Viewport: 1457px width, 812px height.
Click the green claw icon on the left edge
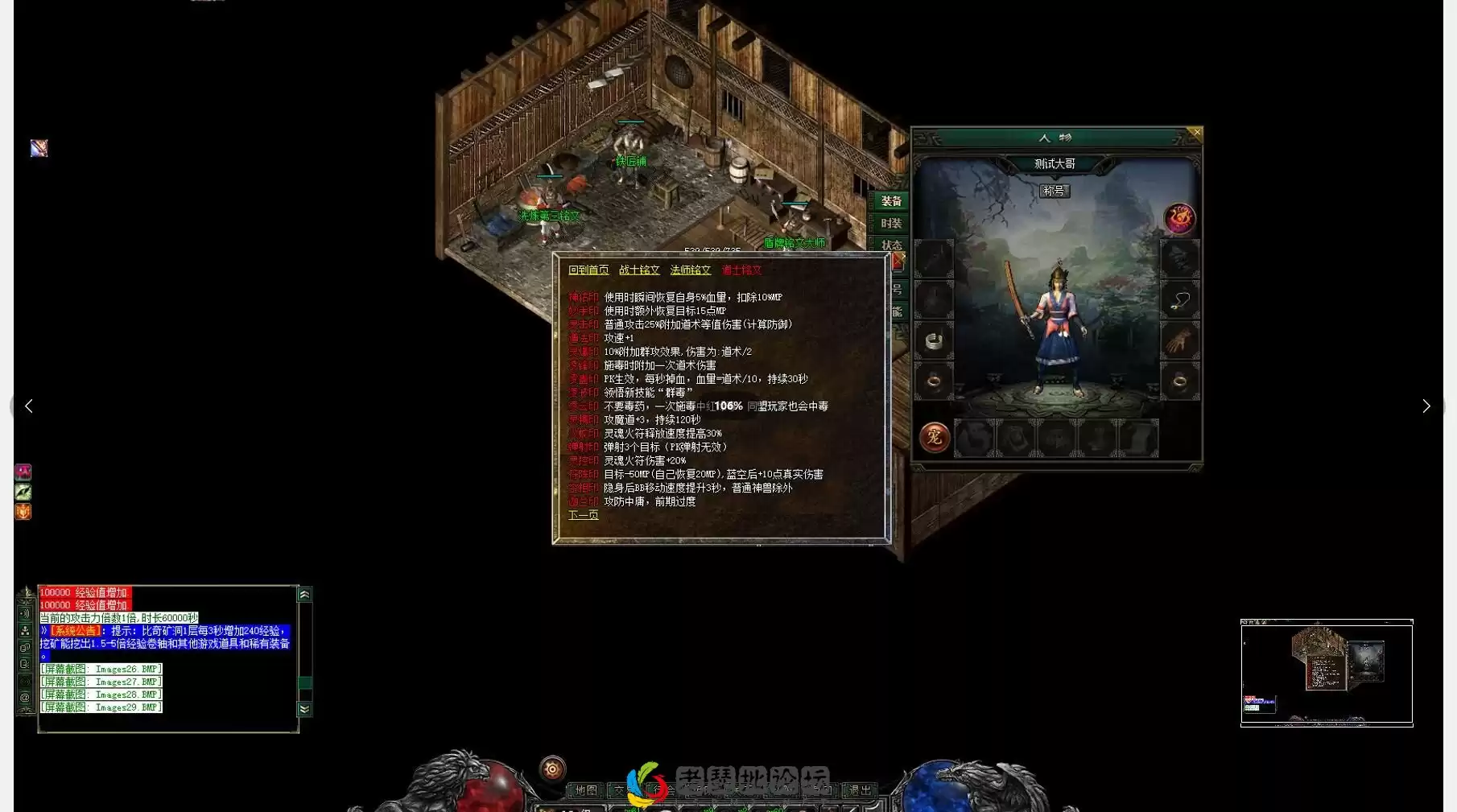coord(23,492)
